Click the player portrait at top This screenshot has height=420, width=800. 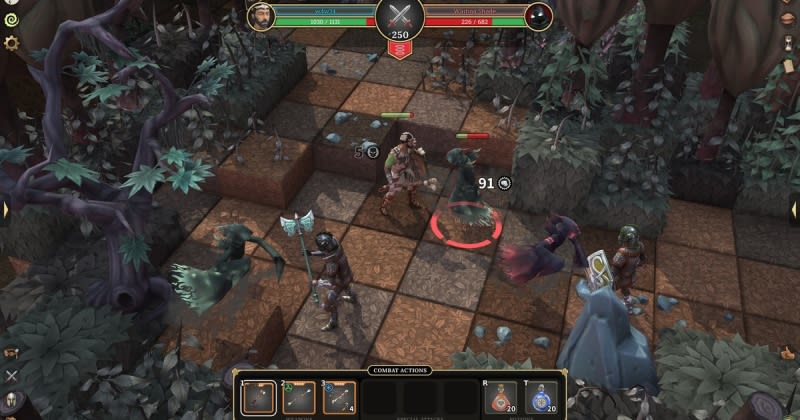(261, 17)
